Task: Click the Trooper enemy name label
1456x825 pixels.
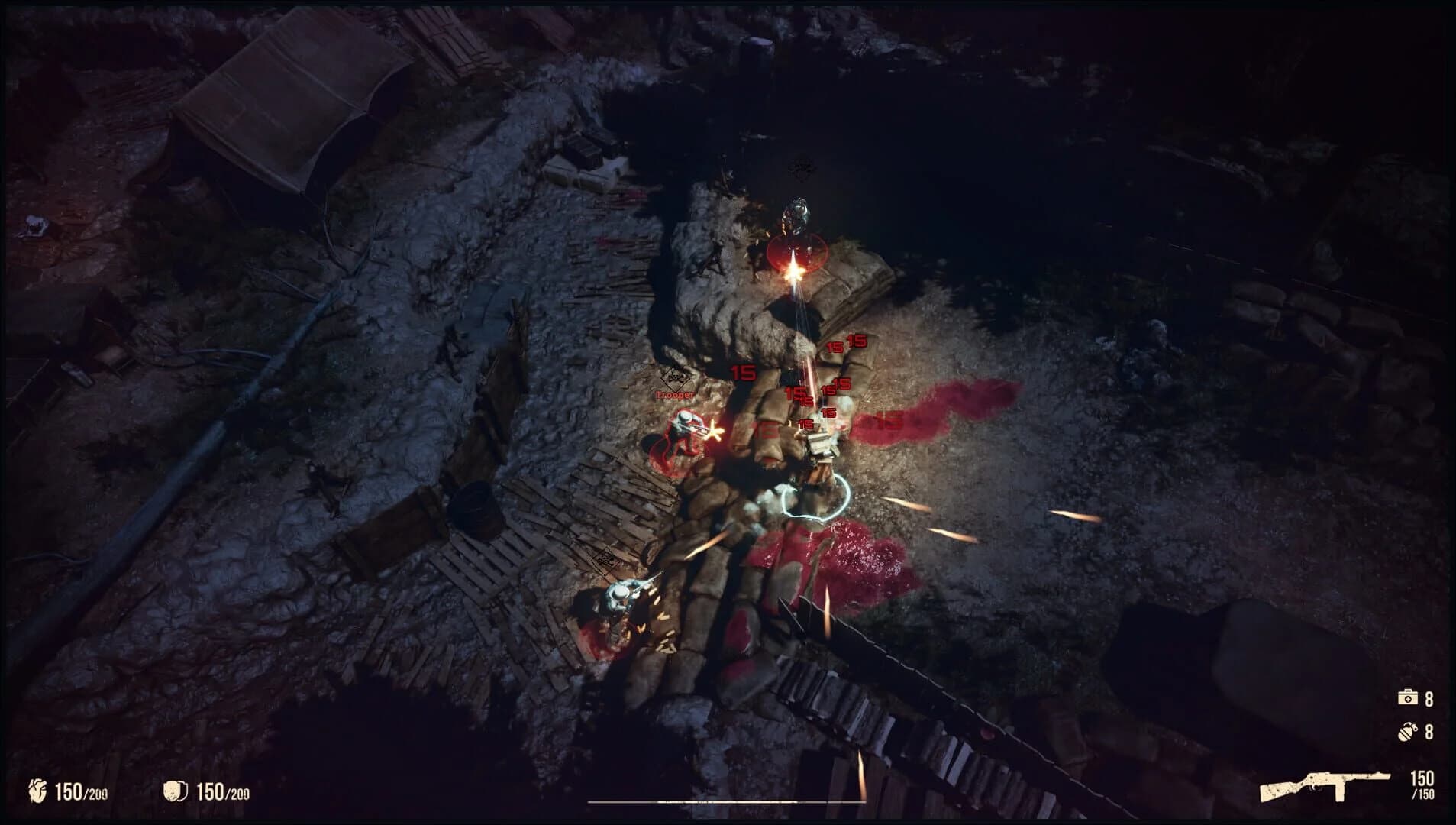Action: [675, 396]
